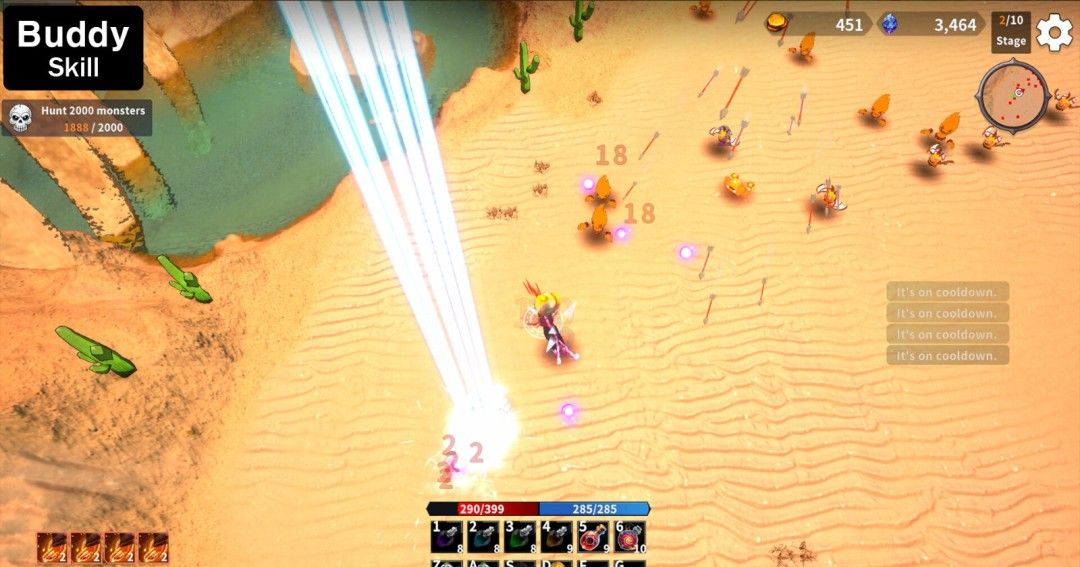Open the Hunt 2000 monsters quest tracker
The width and height of the screenshot is (1080, 567).
click(x=77, y=118)
